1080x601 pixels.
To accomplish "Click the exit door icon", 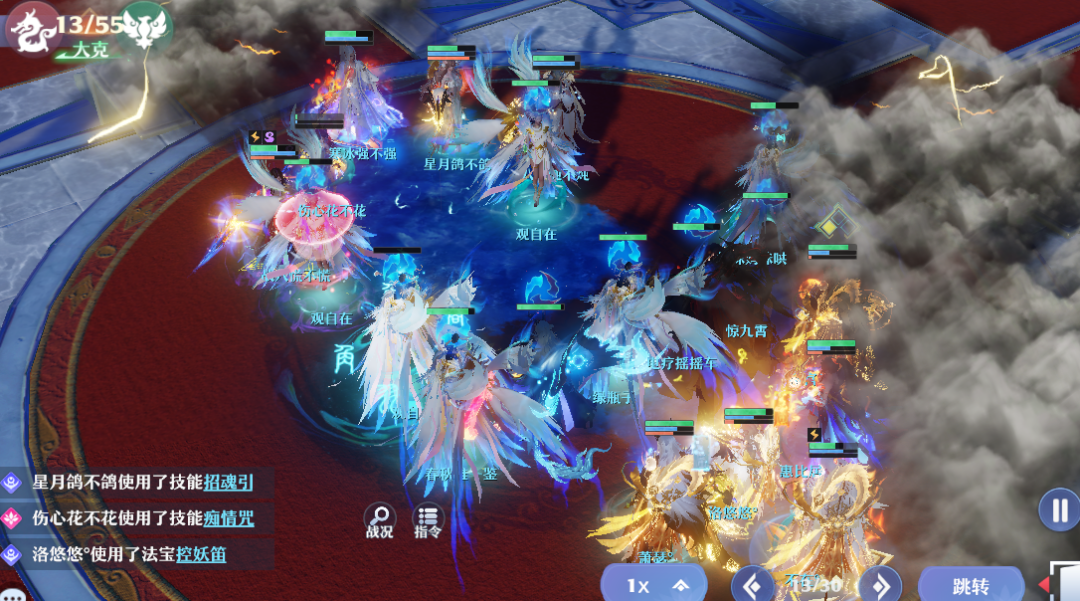I will (1066, 583).
